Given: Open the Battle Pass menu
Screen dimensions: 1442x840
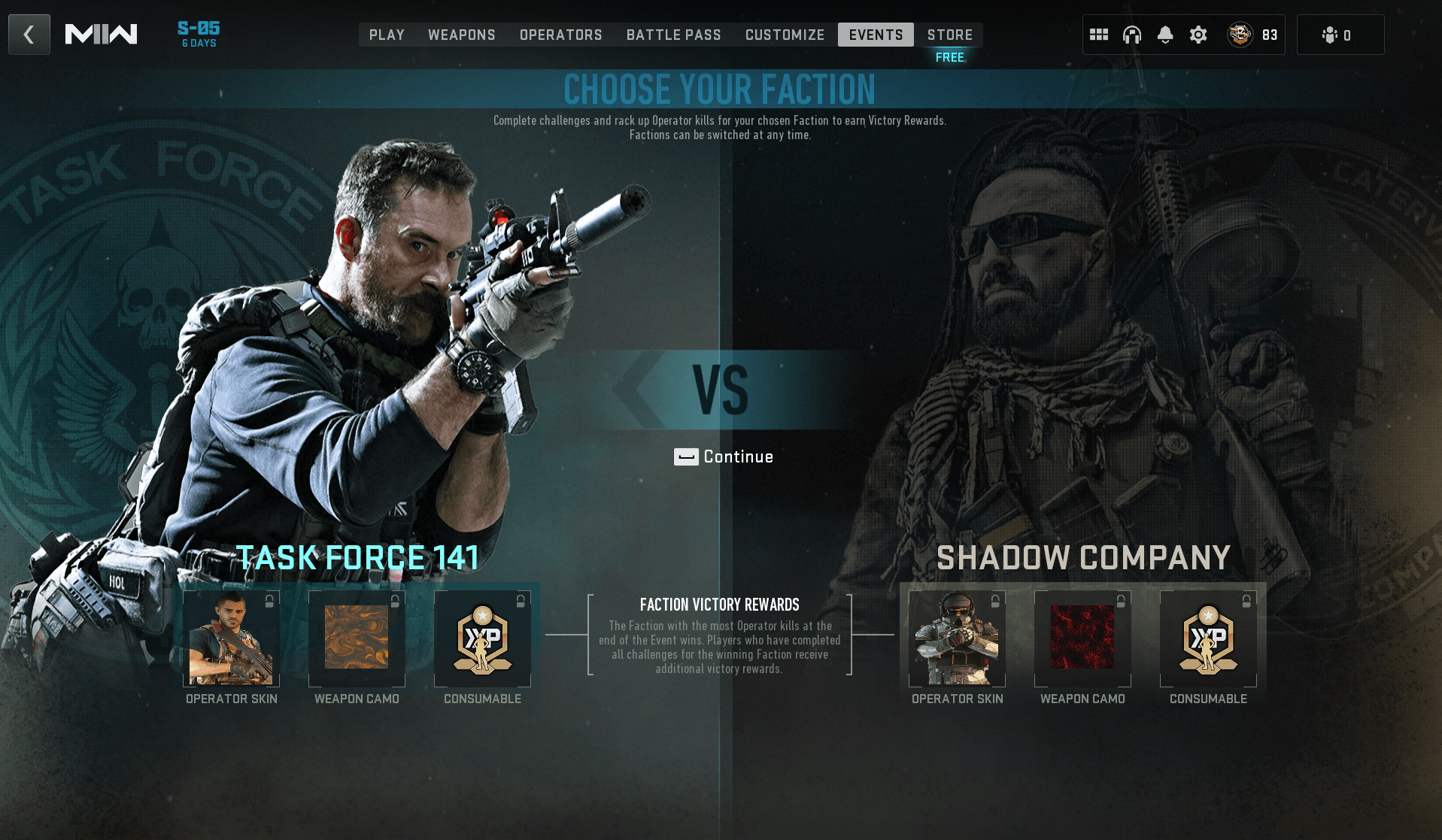Looking at the screenshot, I should click(x=673, y=35).
